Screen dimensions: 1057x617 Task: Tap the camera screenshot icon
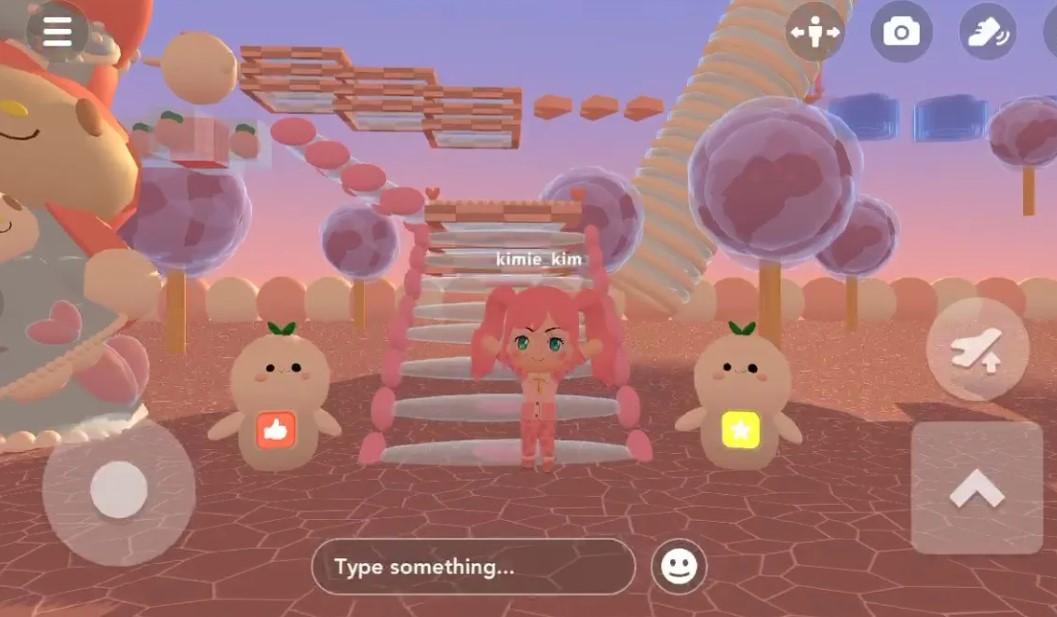tap(901, 32)
